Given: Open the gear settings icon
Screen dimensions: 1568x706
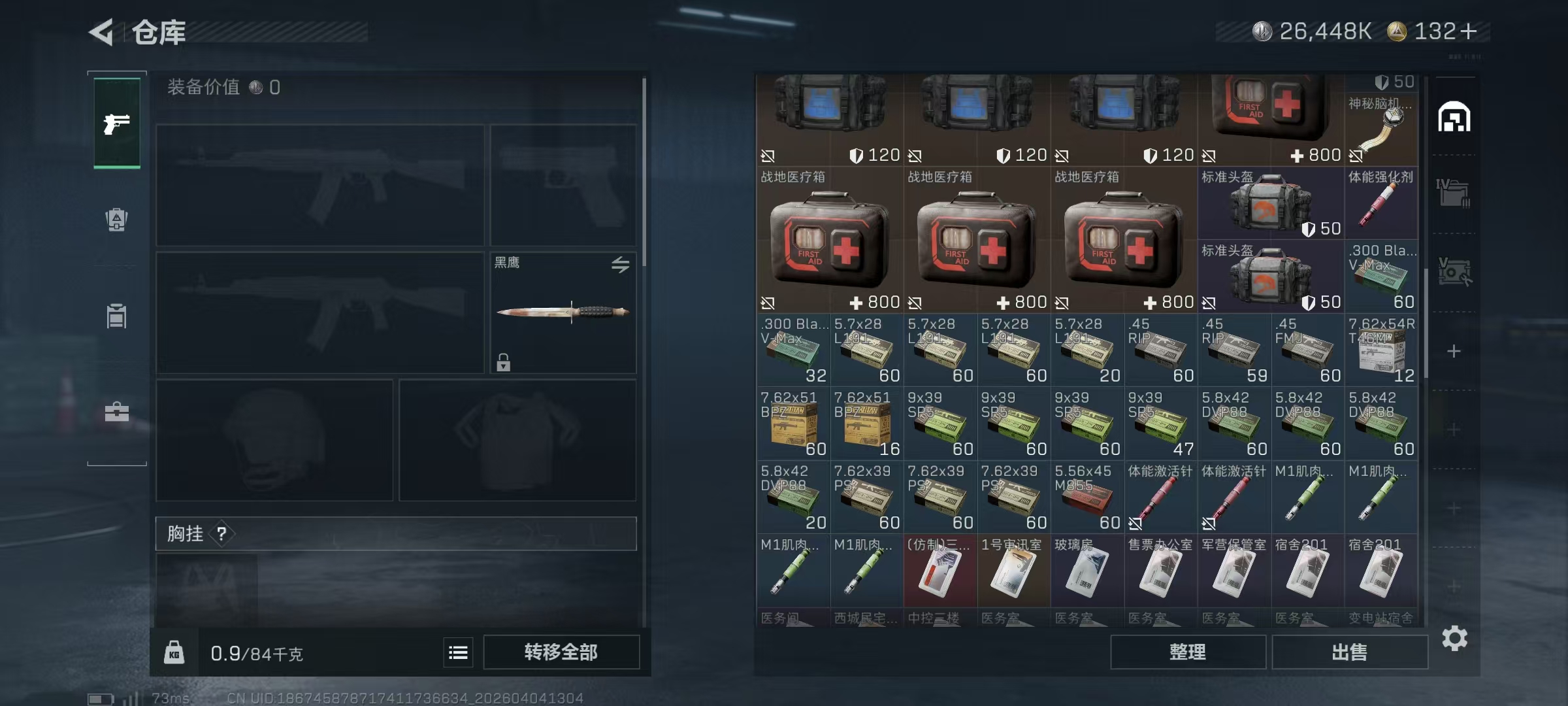Looking at the screenshot, I should coord(1454,638).
